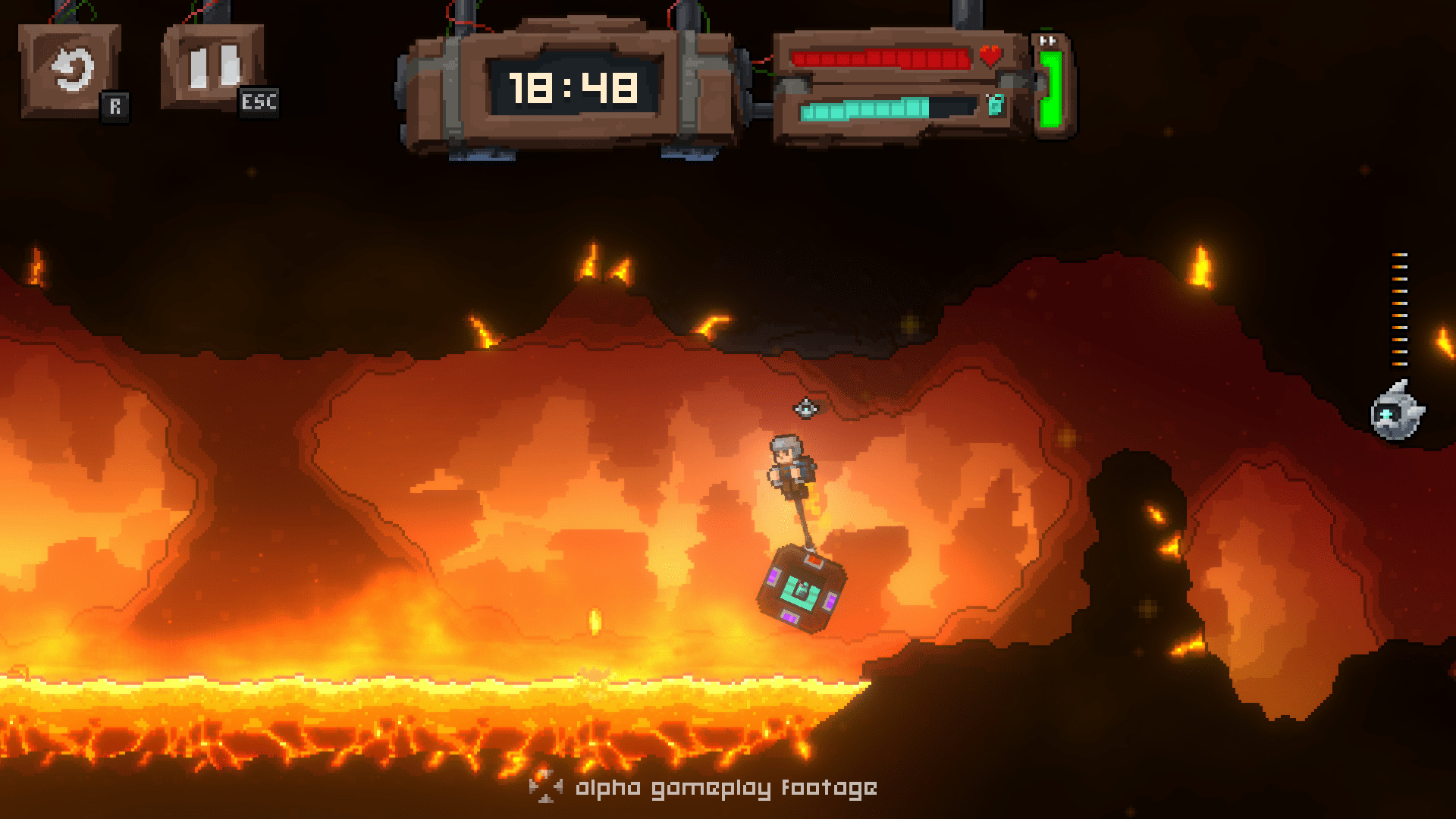
Task: Click the green battery charge indicator
Action: pyautogui.click(x=1050, y=89)
